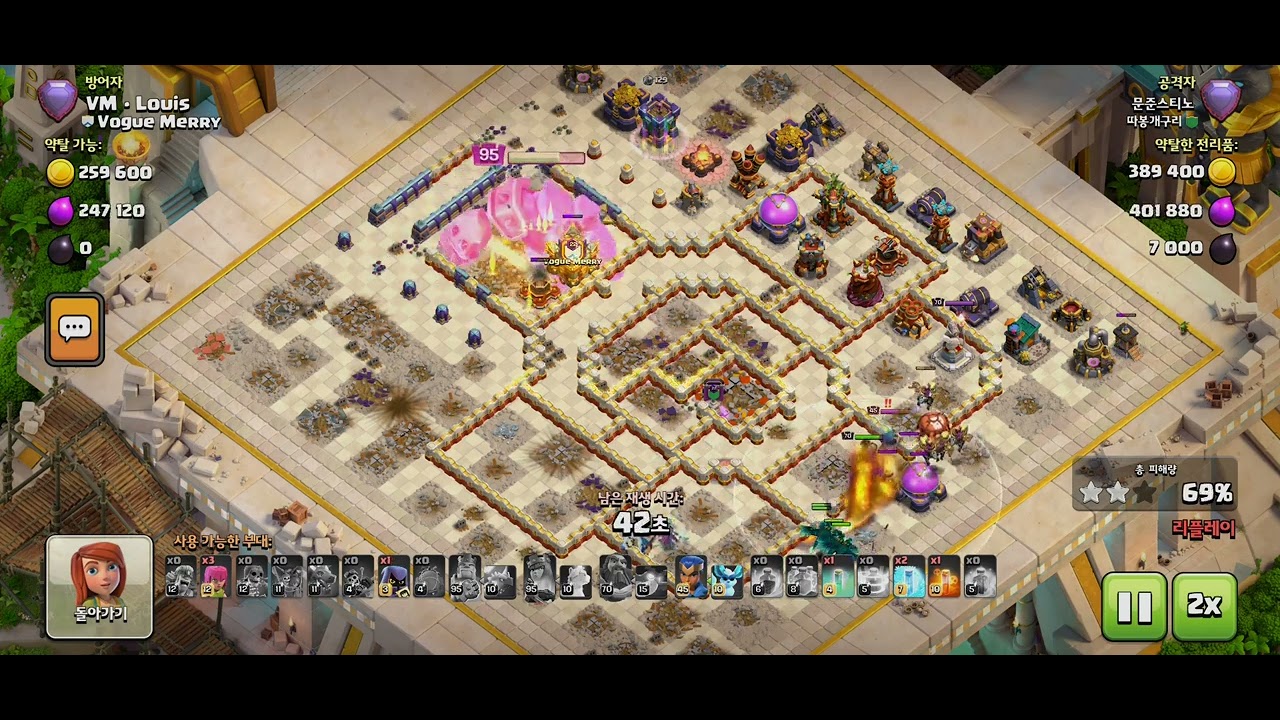Select the greyed-out Grand Warden card
The image size is (1280, 720).
(x=620, y=577)
